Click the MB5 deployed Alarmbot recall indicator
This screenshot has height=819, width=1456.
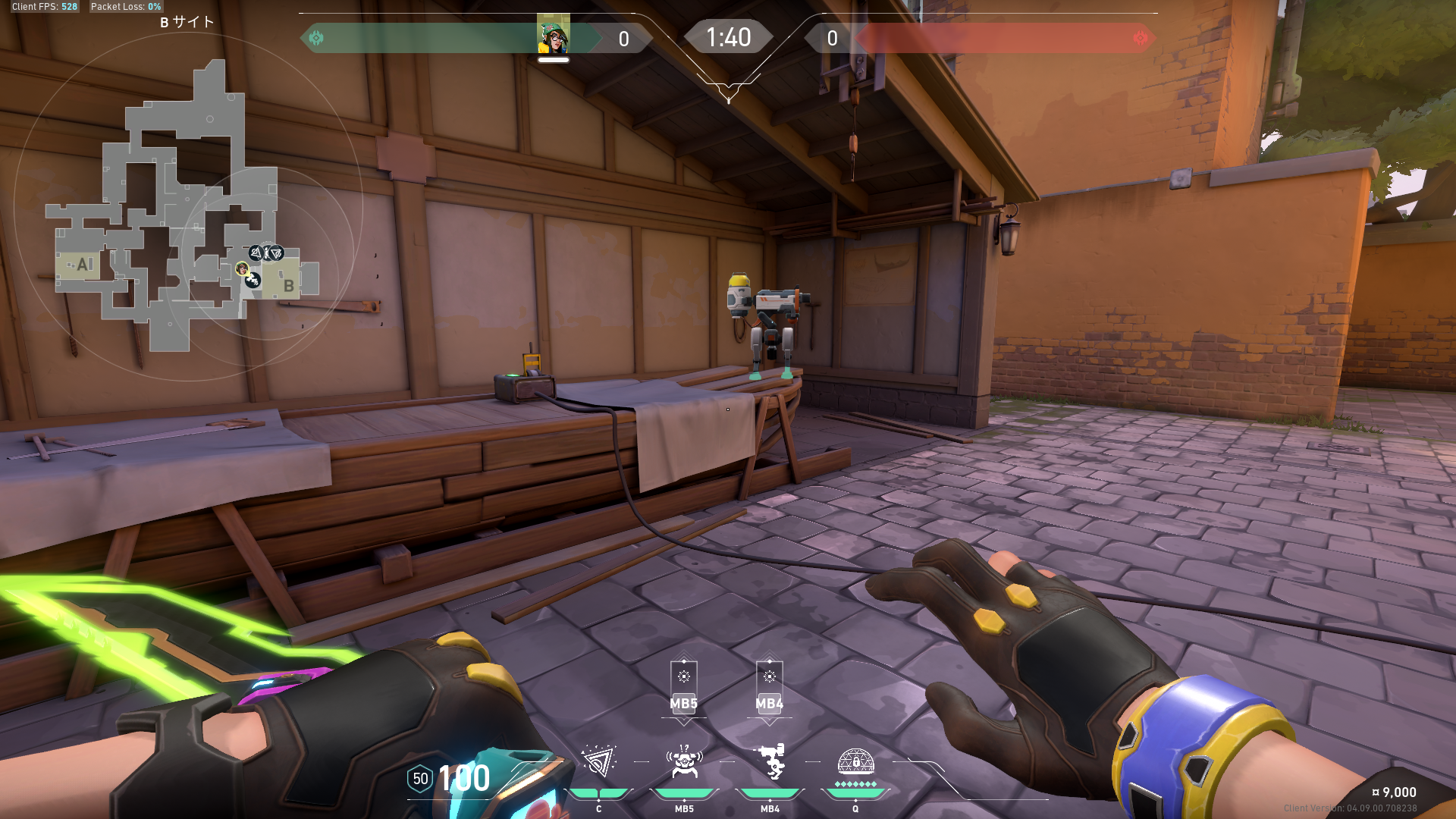(x=683, y=687)
